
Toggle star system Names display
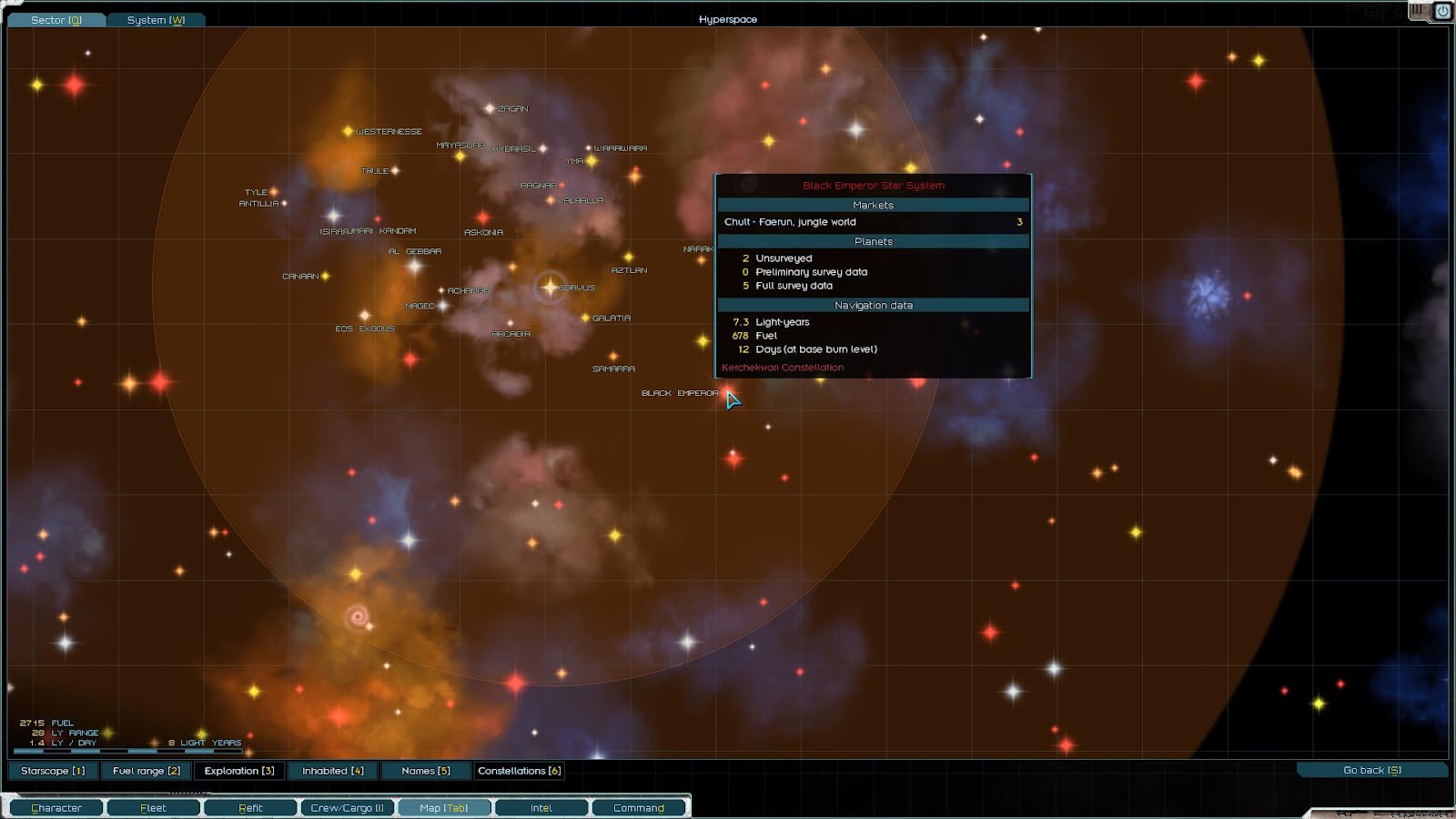426,771
